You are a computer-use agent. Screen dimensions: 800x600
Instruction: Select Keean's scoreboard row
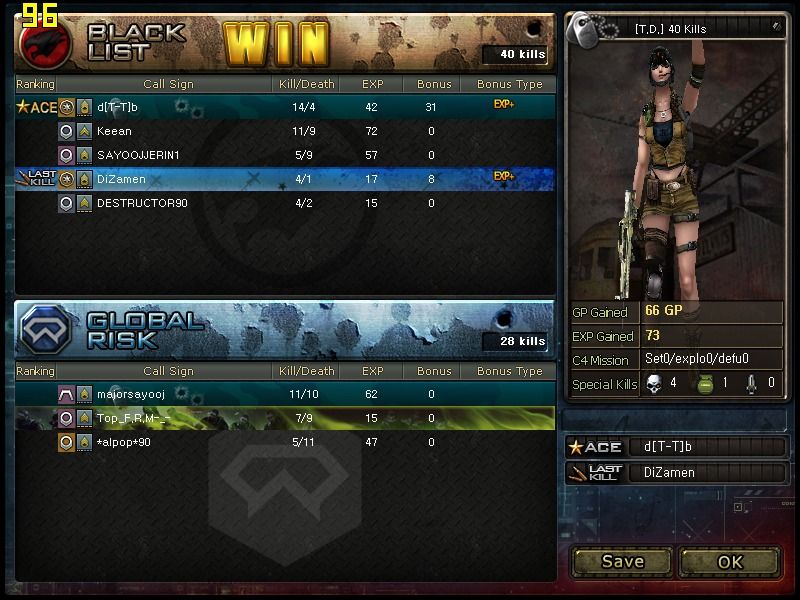pyautogui.click(x=285, y=131)
